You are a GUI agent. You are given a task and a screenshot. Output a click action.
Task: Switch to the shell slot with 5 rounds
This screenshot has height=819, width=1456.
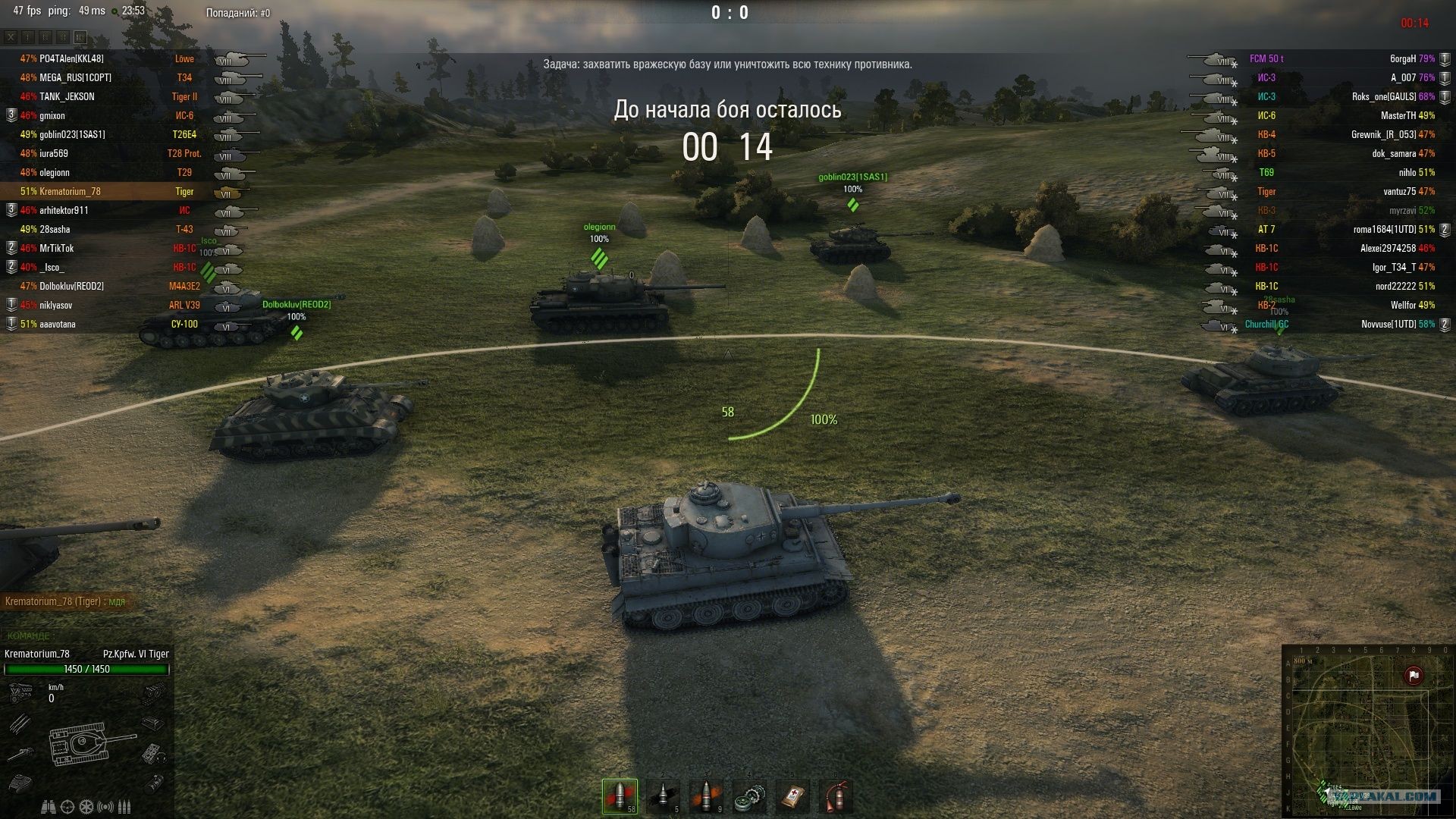tap(663, 796)
